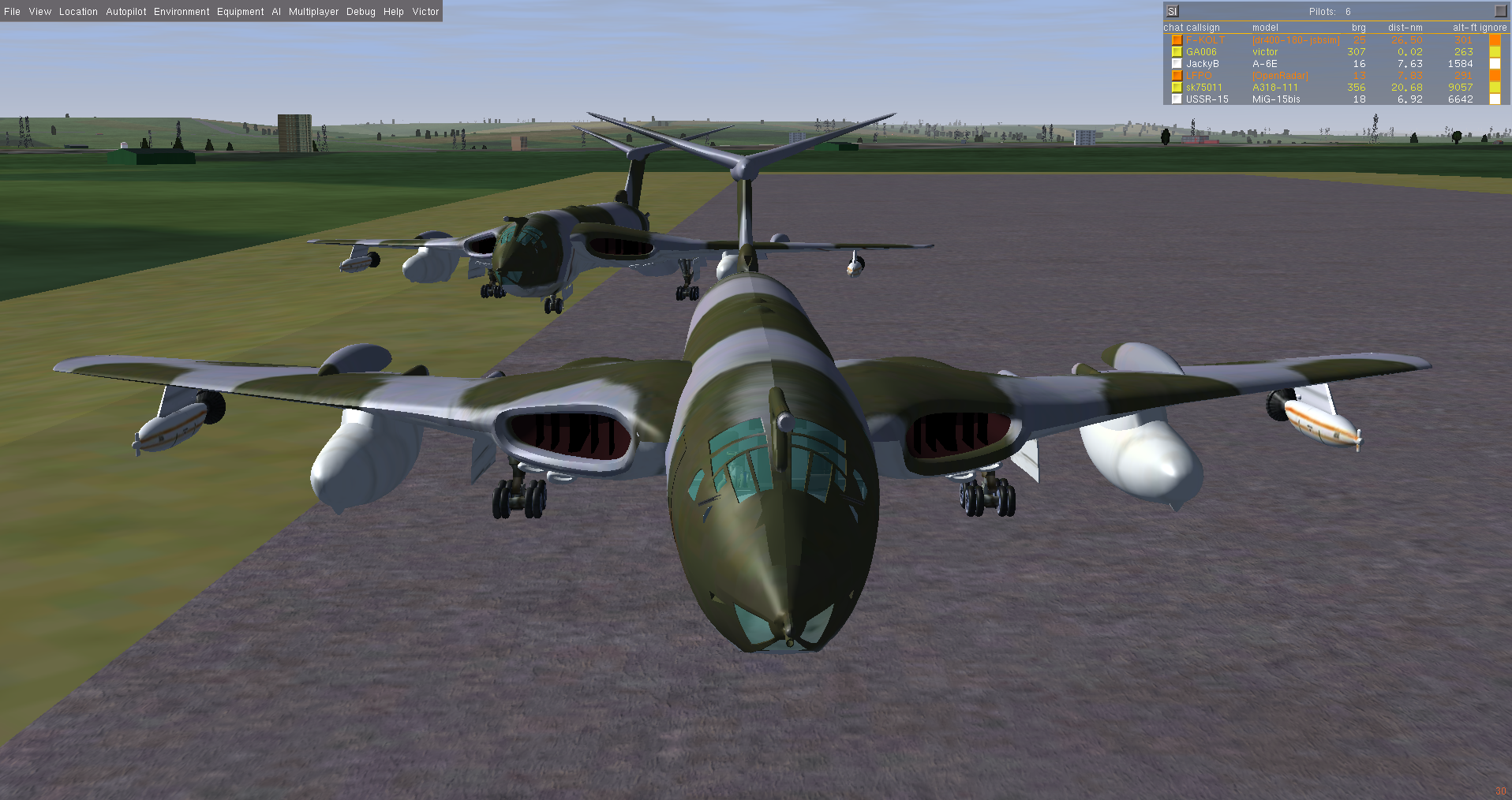Open the Location menu
1512x800 pixels.
[78, 12]
